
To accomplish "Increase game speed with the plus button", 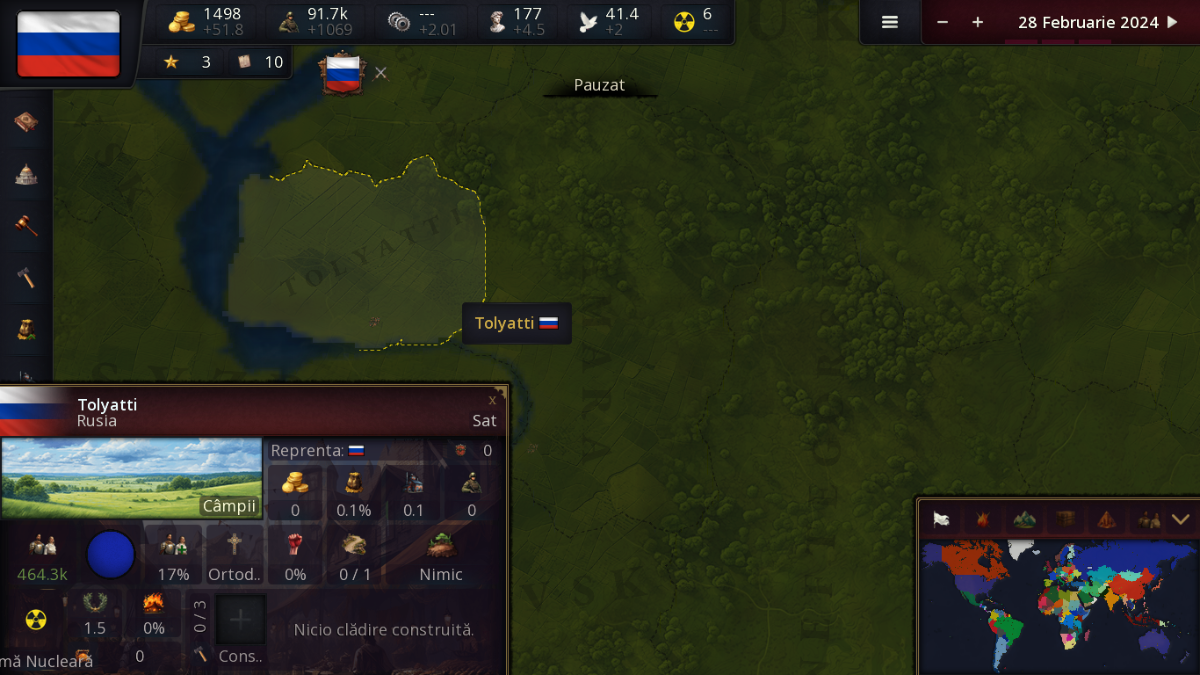I will tap(977, 22).
